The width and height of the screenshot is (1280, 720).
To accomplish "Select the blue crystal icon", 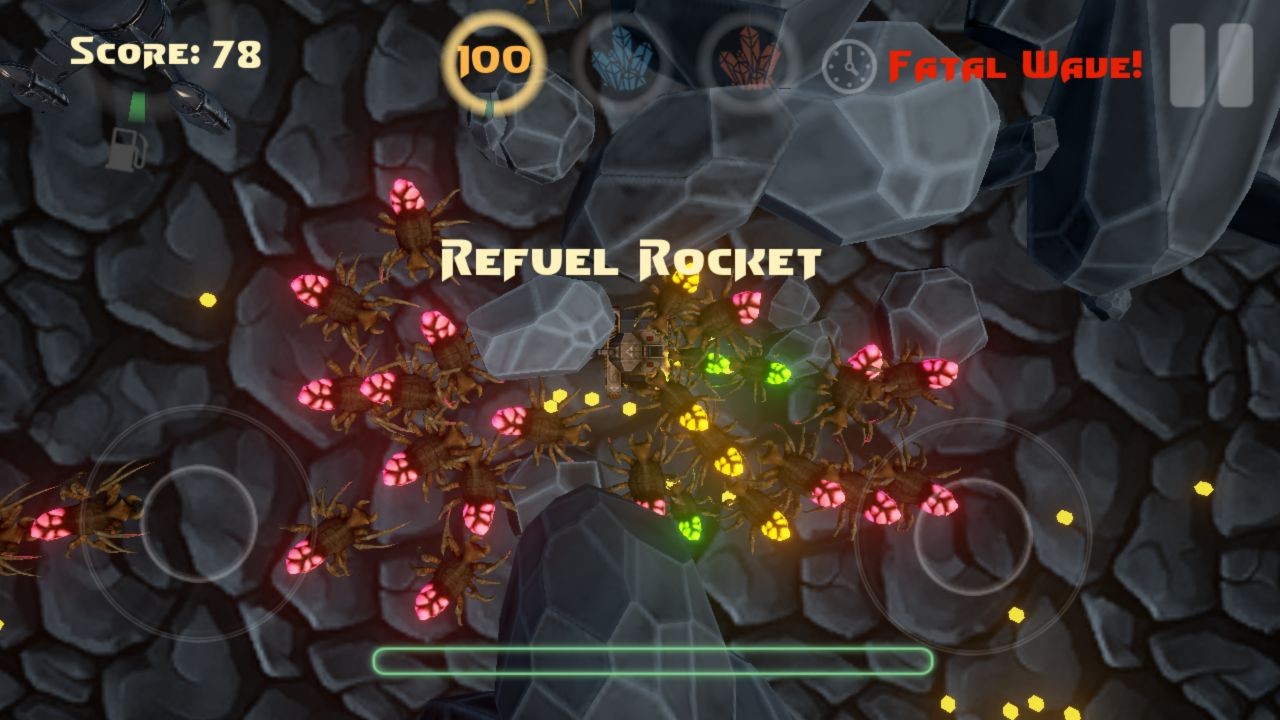I will (622, 62).
